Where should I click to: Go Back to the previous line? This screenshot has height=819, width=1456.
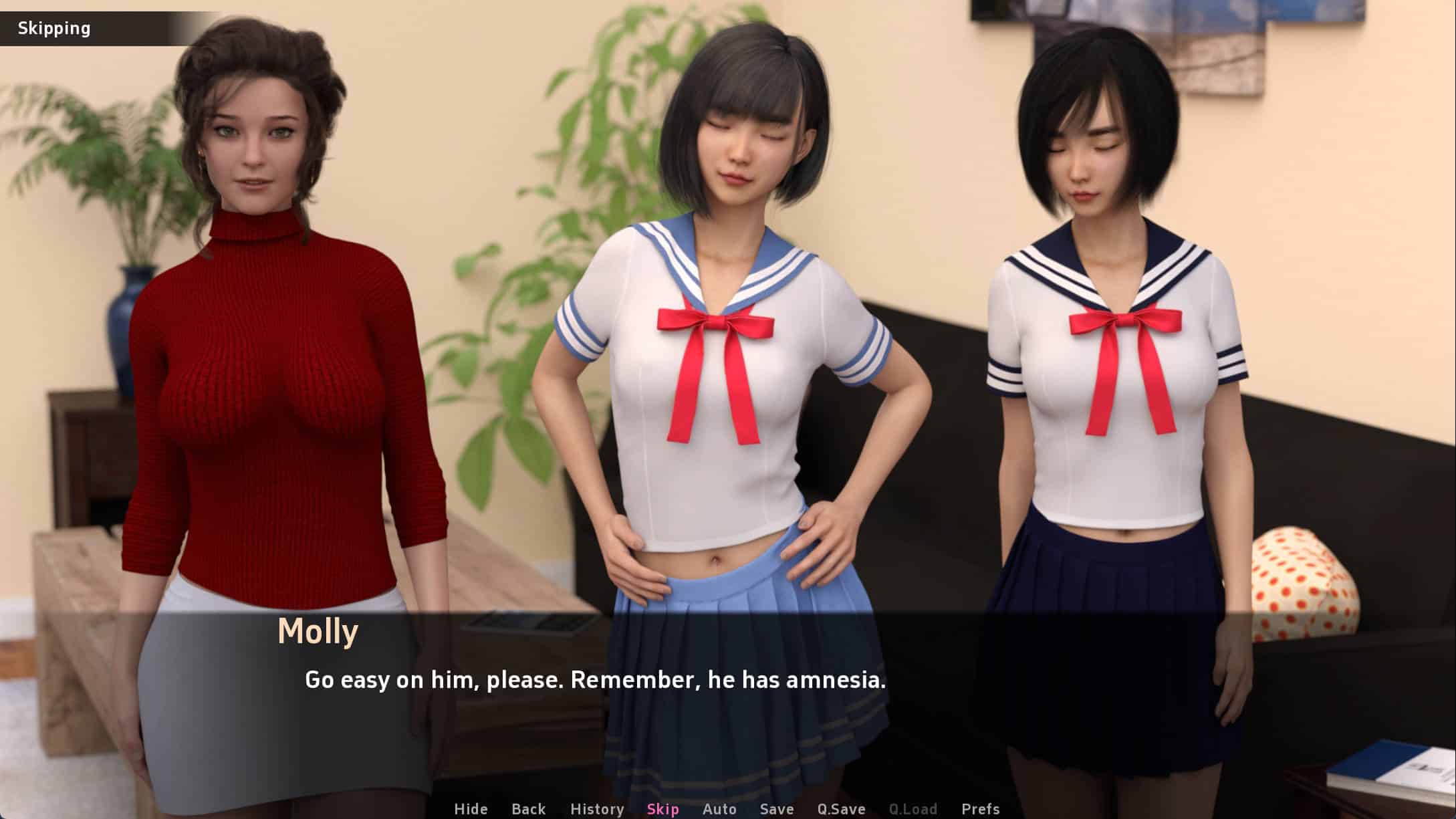(x=528, y=809)
